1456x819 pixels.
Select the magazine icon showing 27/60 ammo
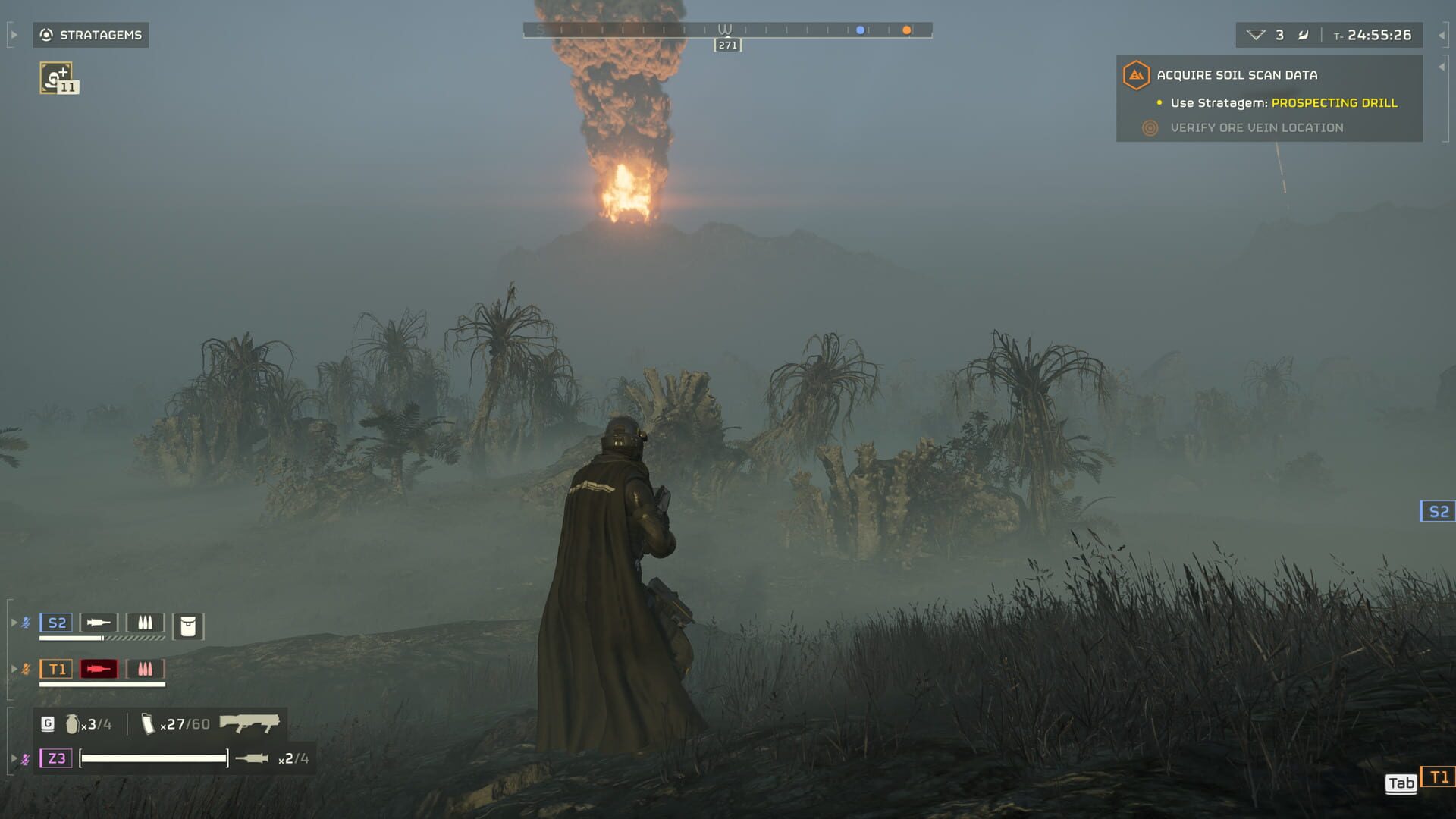tap(148, 724)
